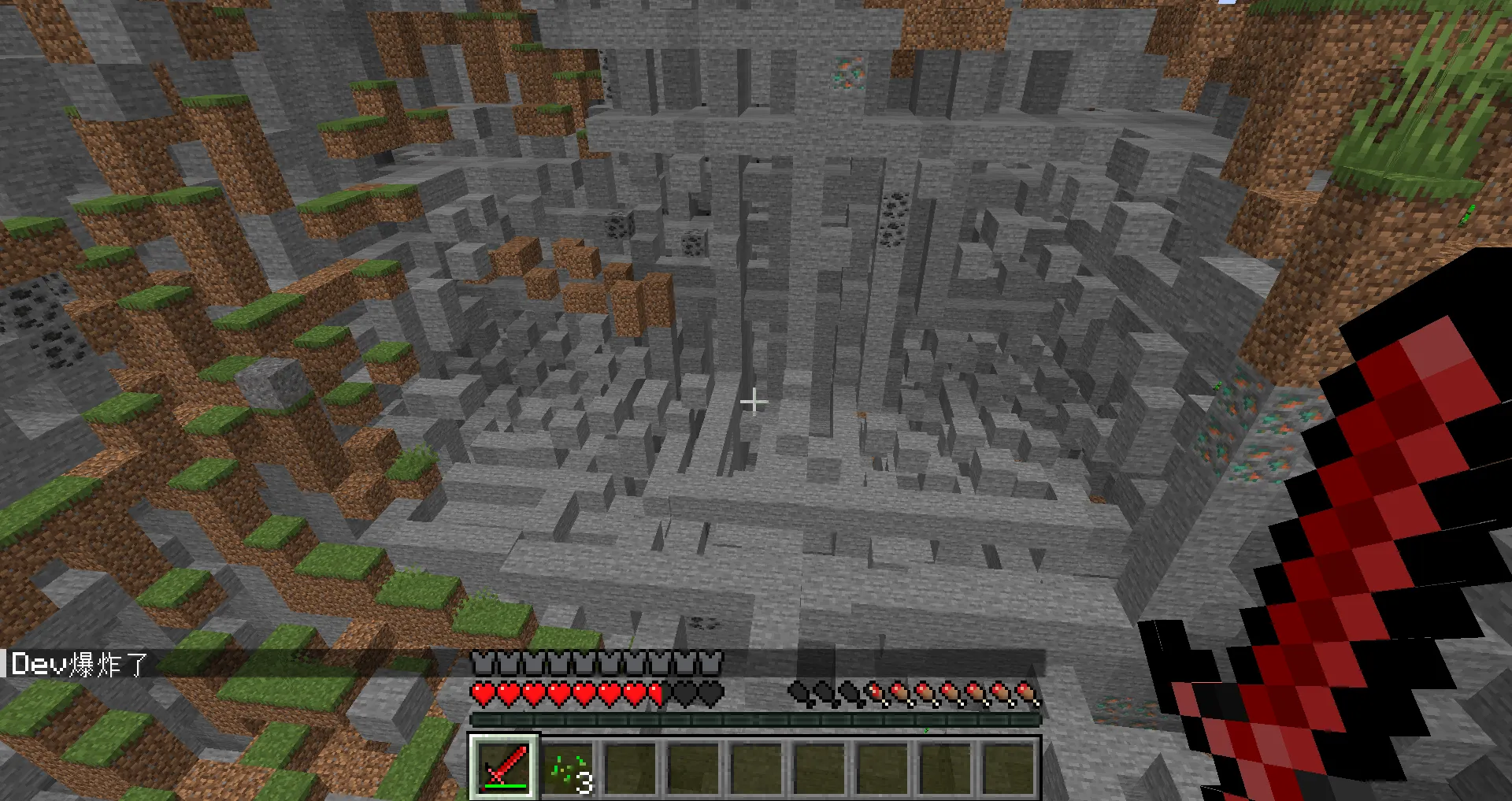Click the copper ore block near the top center
Screen dimensions: 1512x801
click(x=850, y=72)
